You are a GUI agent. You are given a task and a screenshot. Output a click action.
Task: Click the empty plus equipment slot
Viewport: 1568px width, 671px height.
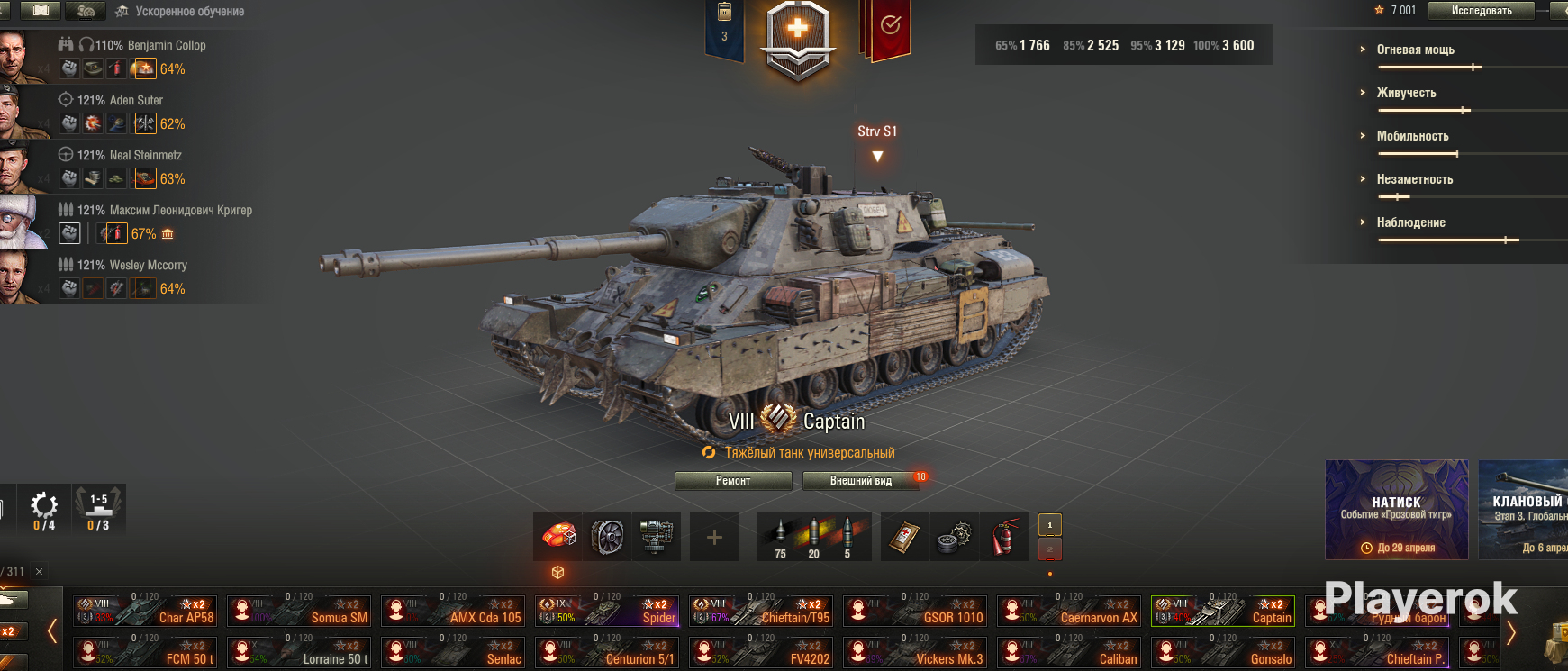tap(714, 538)
